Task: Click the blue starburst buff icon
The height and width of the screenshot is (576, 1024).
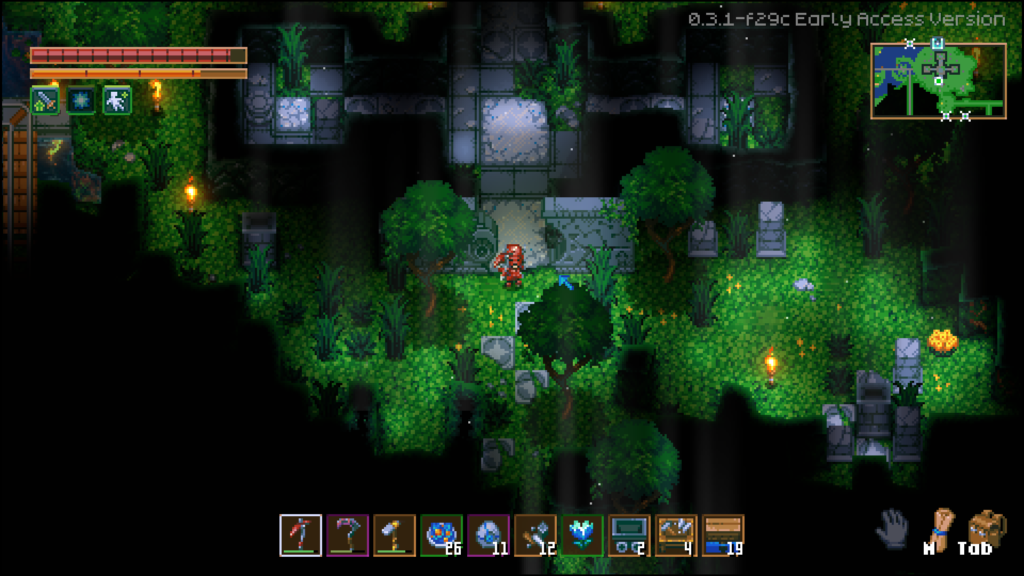Action: [81, 100]
